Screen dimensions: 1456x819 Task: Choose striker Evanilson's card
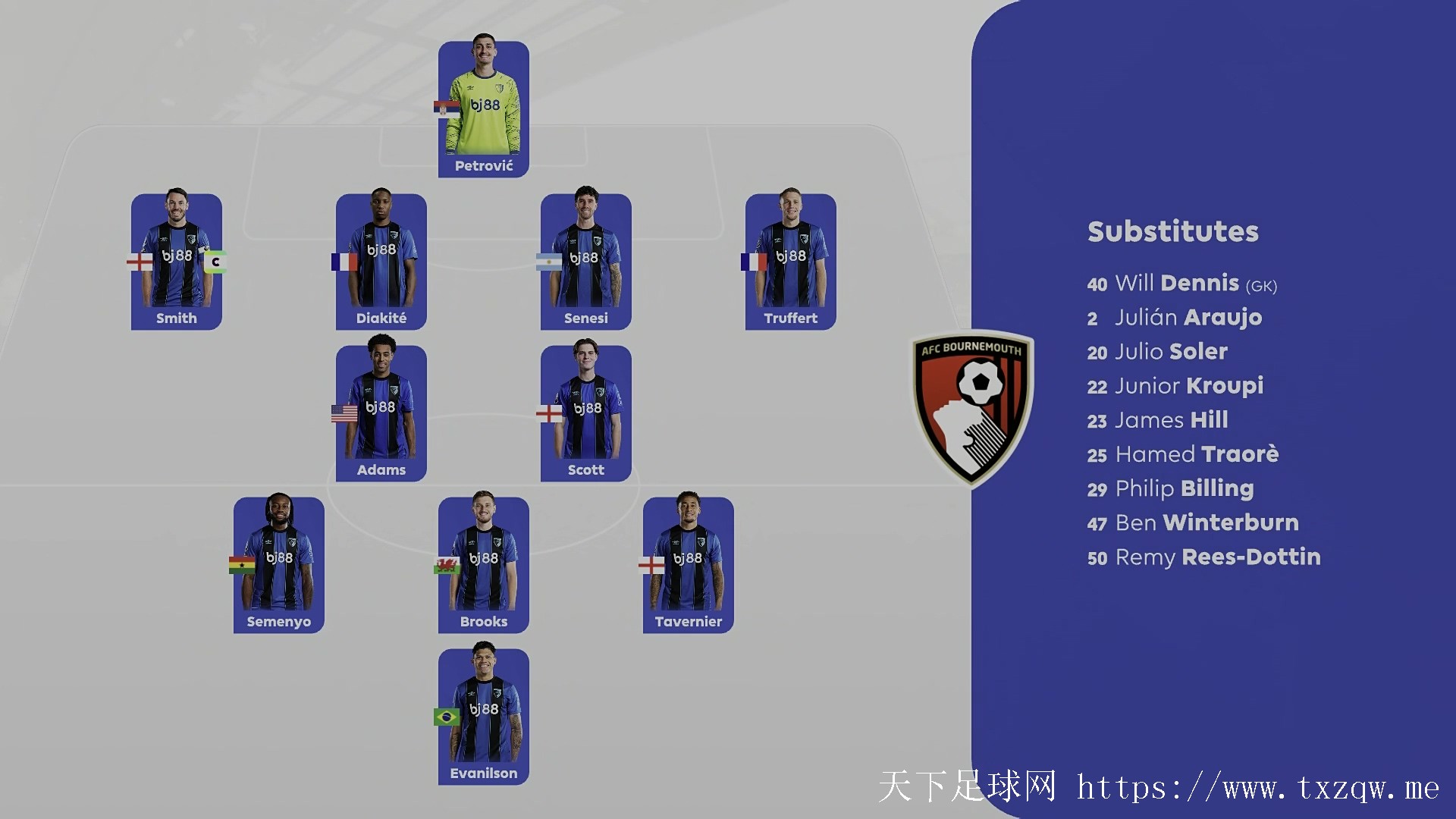pyautogui.click(x=484, y=717)
